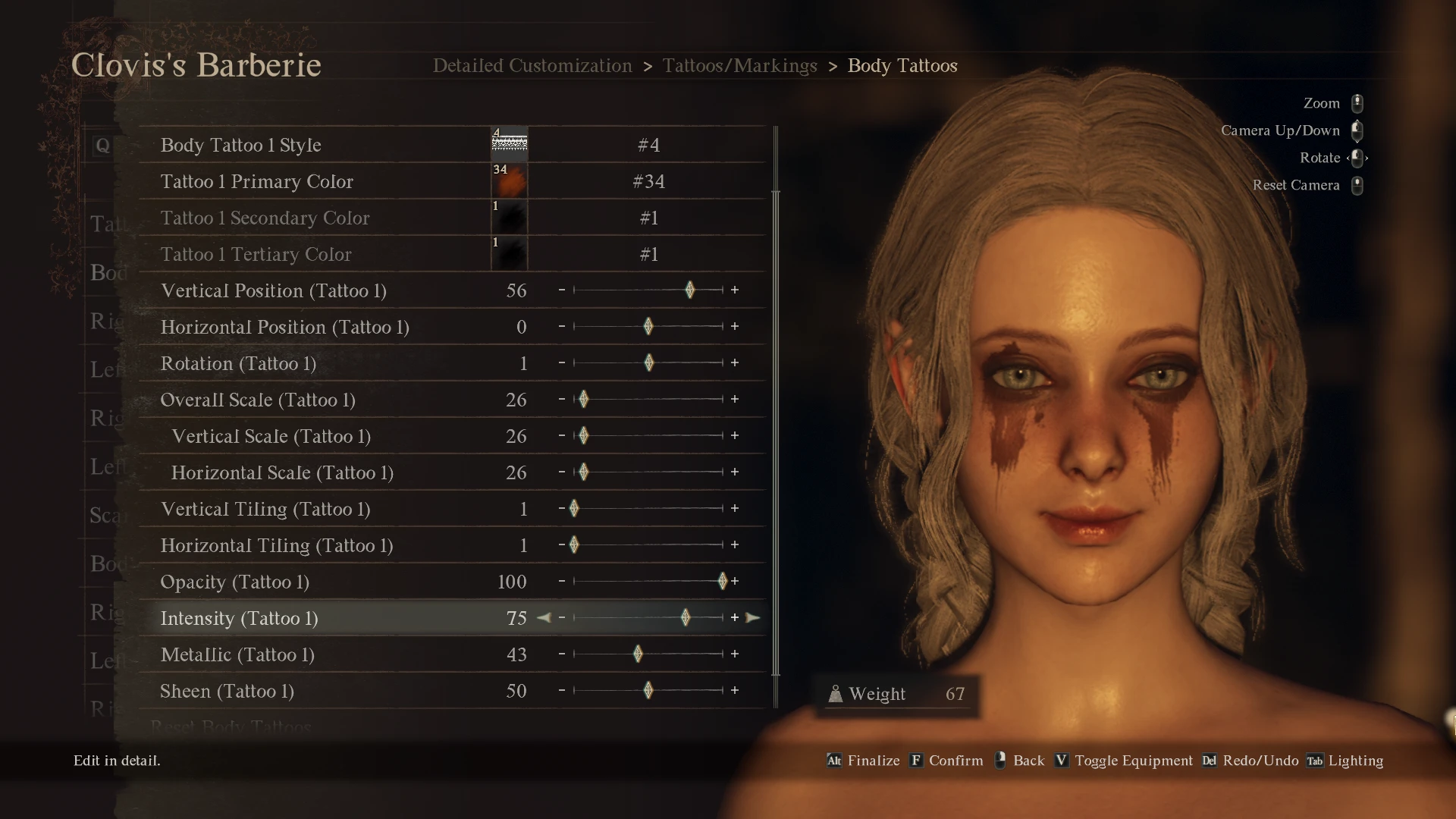Set the Horizontal Scale (Tattoo 1) slider
Screen dimensions: 1456x819
pos(583,472)
